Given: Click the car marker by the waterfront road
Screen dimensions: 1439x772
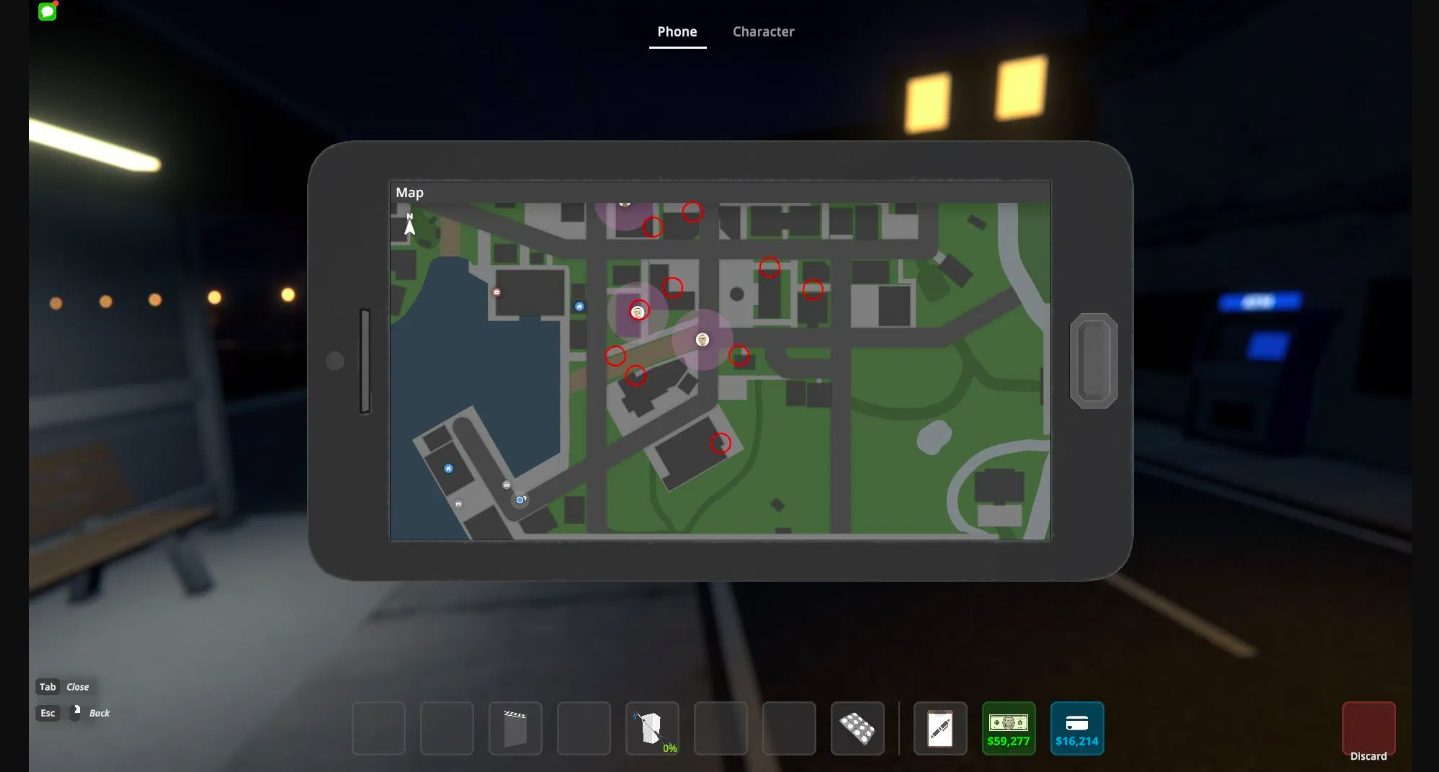Looking at the screenshot, I should (x=506, y=484).
